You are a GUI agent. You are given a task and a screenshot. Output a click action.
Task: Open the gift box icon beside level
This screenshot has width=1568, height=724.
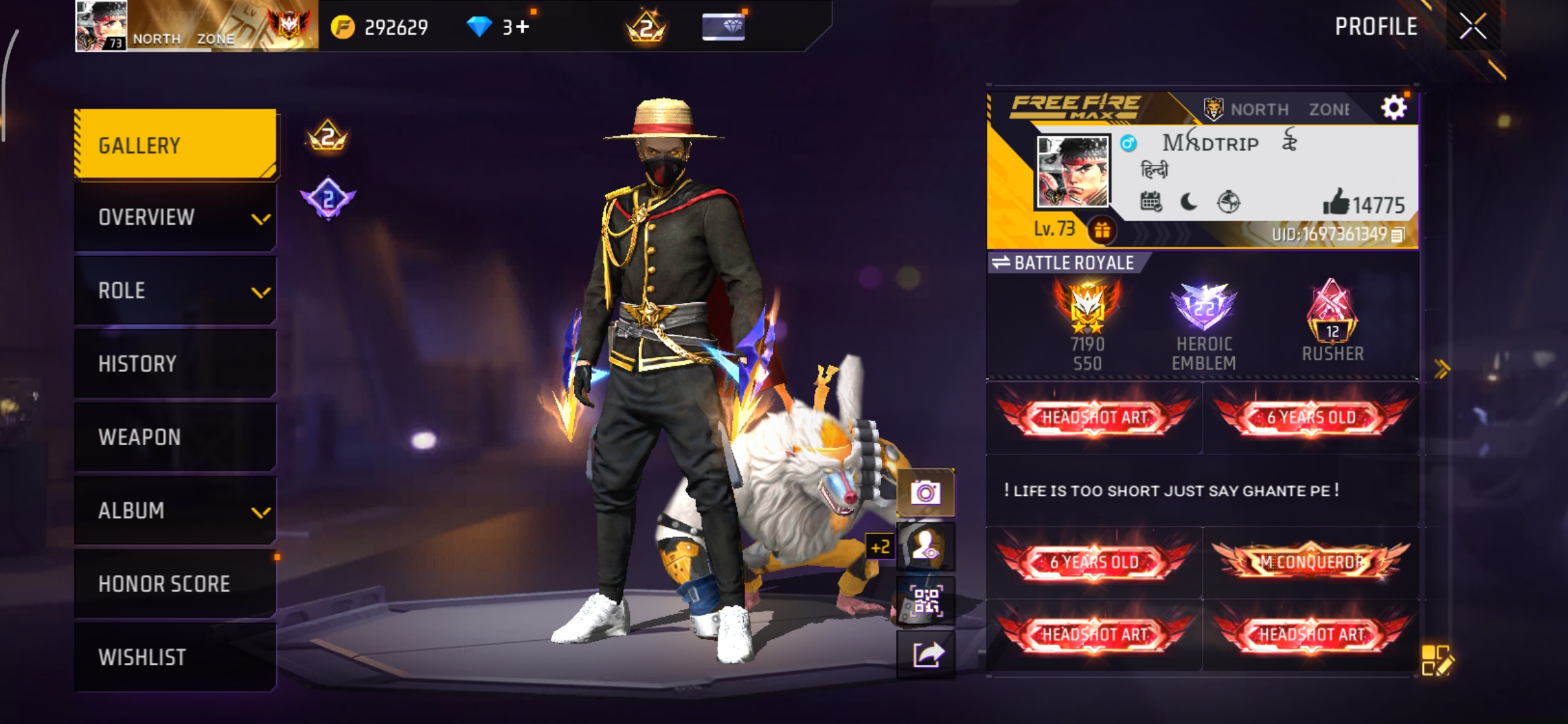(1102, 231)
